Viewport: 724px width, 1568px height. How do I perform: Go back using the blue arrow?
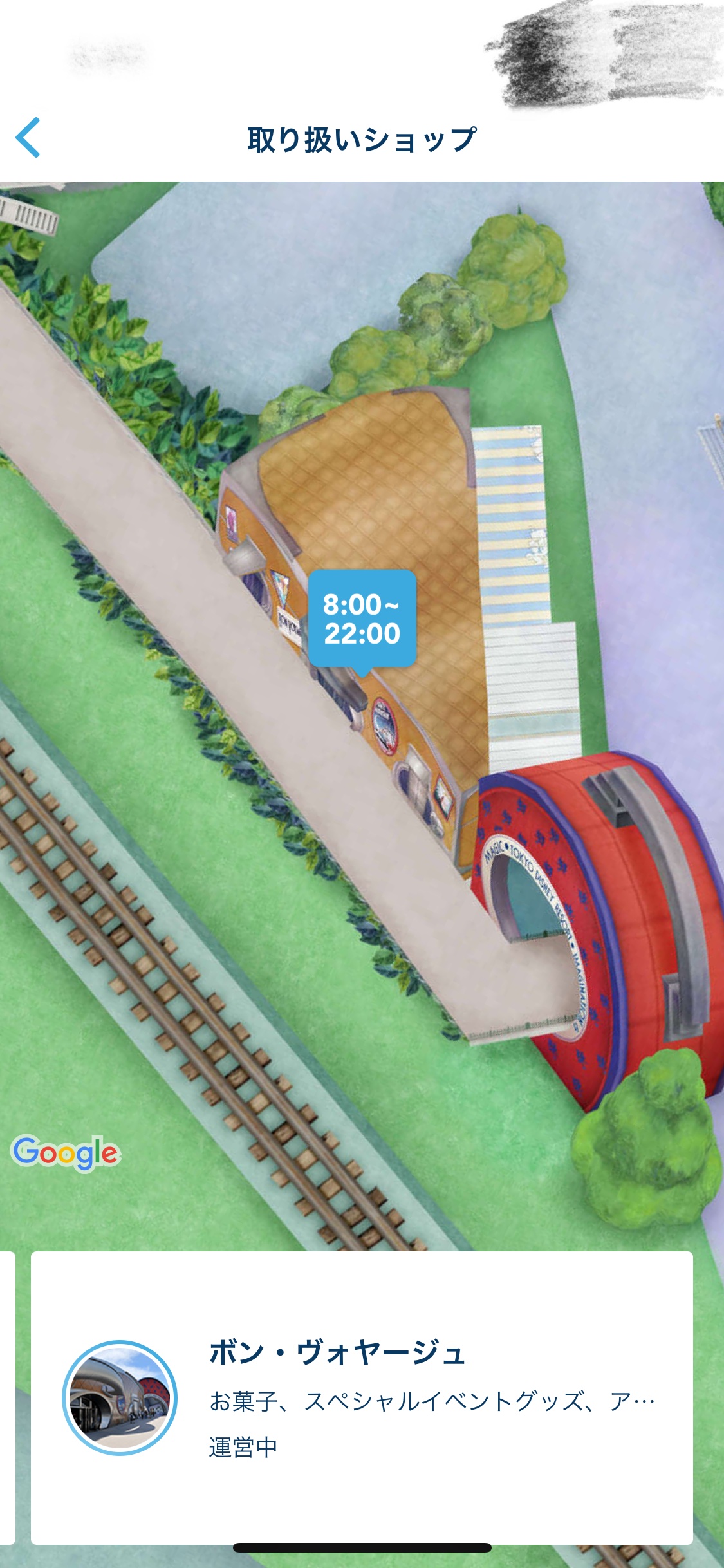coord(28,137)
